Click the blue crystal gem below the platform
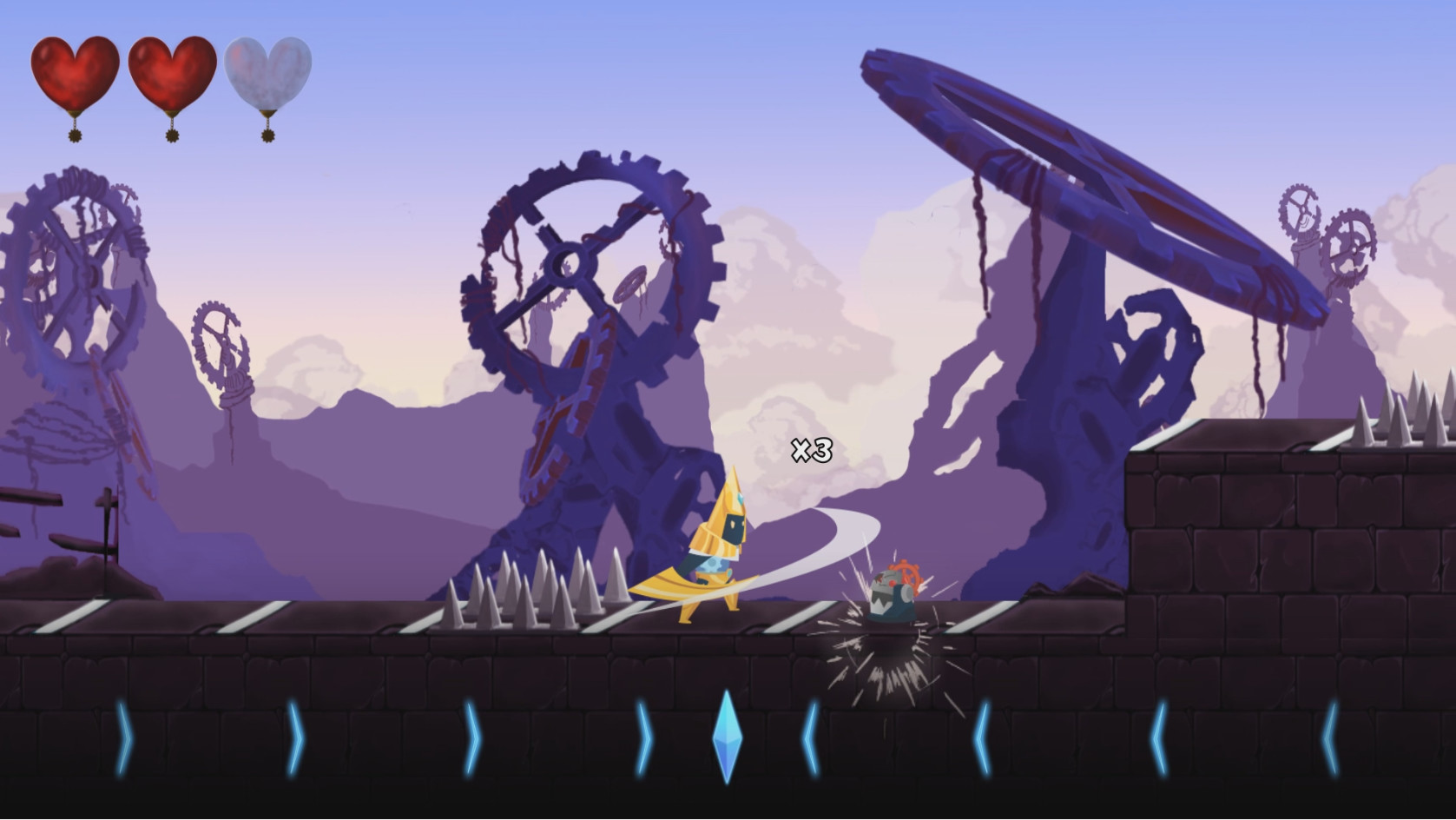This screenshot has height=820, width=1456. (x=729, y=737)
